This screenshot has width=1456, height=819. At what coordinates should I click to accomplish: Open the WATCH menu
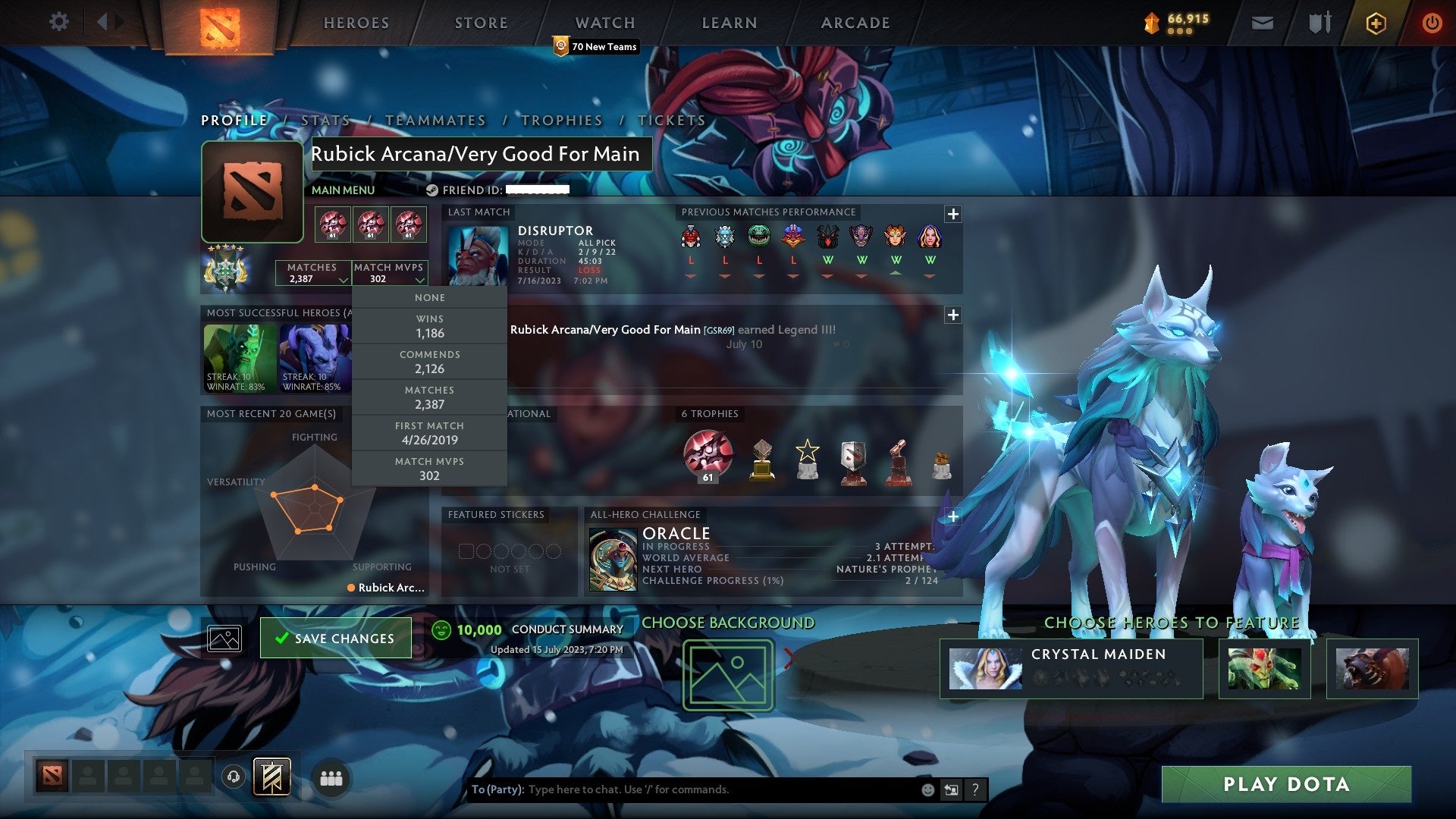(x=604, y=23)
